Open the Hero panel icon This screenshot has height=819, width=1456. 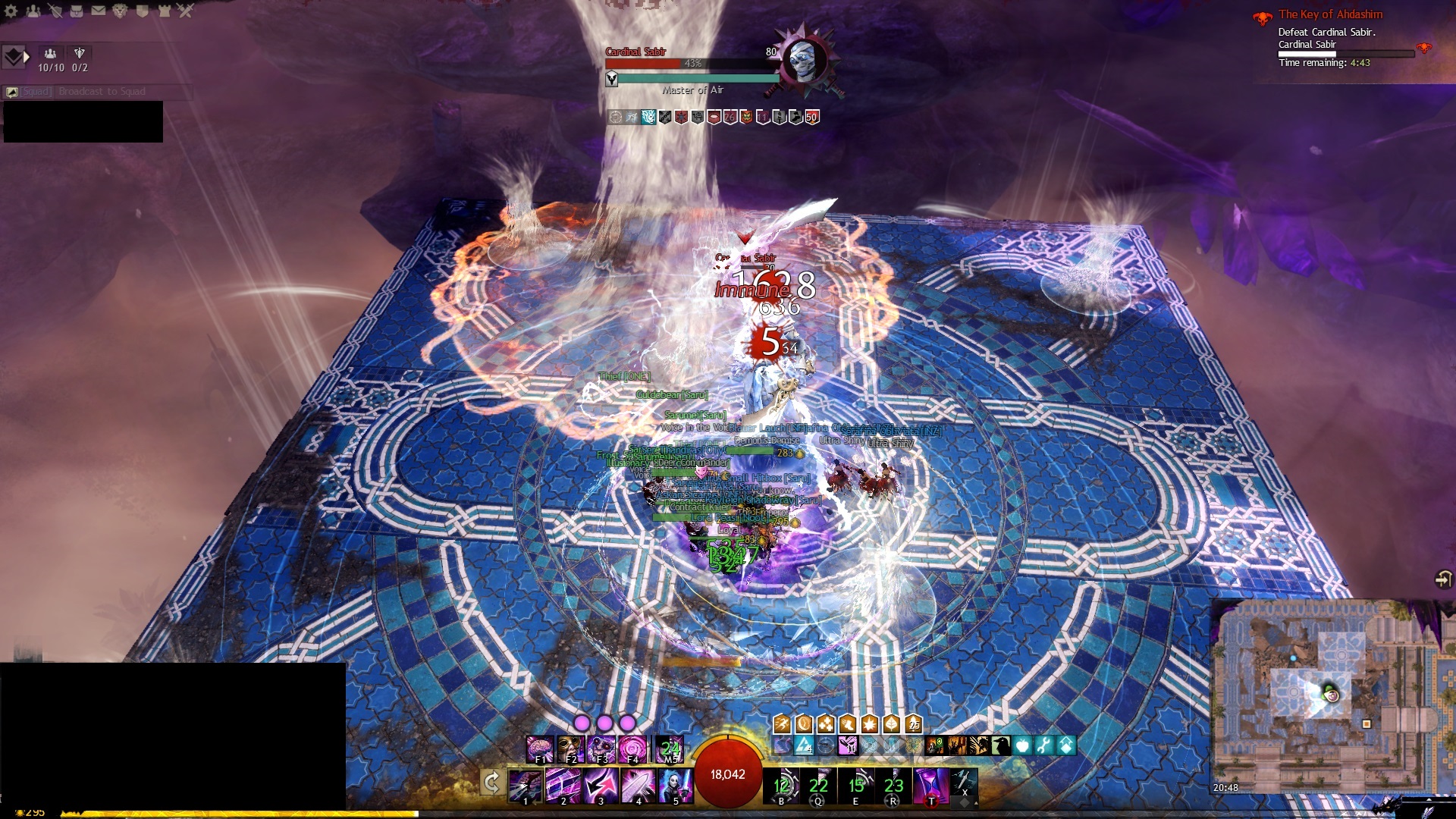pos(55,11)
